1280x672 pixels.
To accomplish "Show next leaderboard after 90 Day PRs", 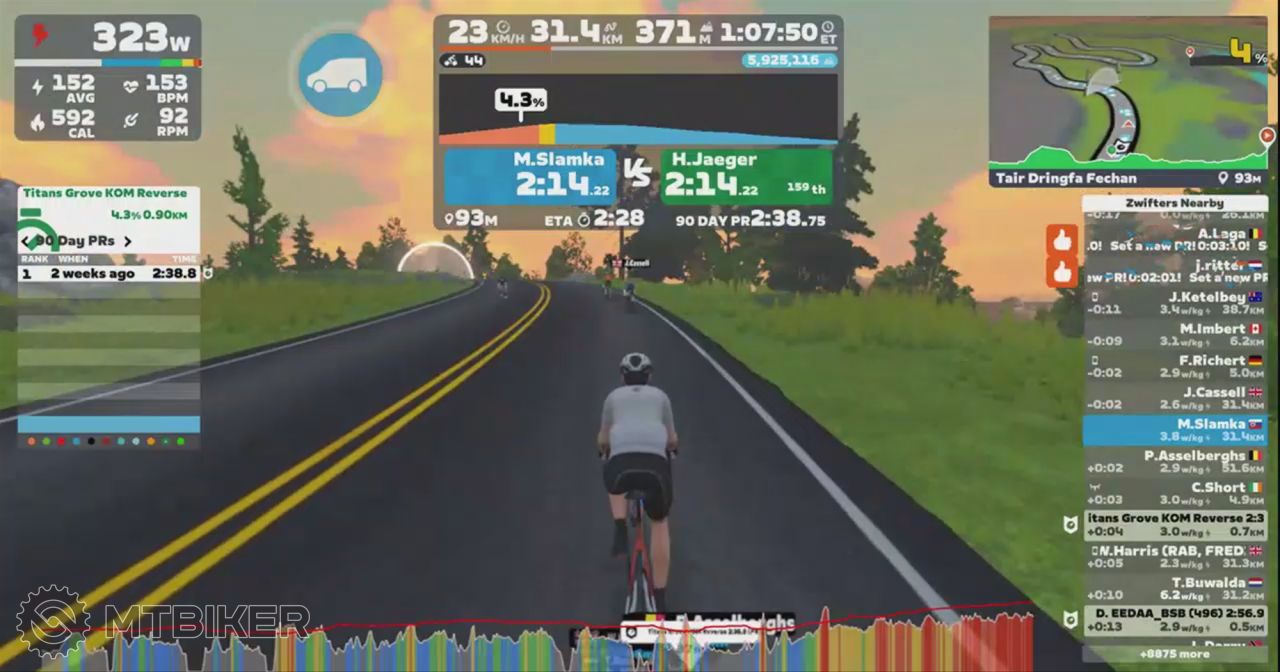I will [127, 241].
